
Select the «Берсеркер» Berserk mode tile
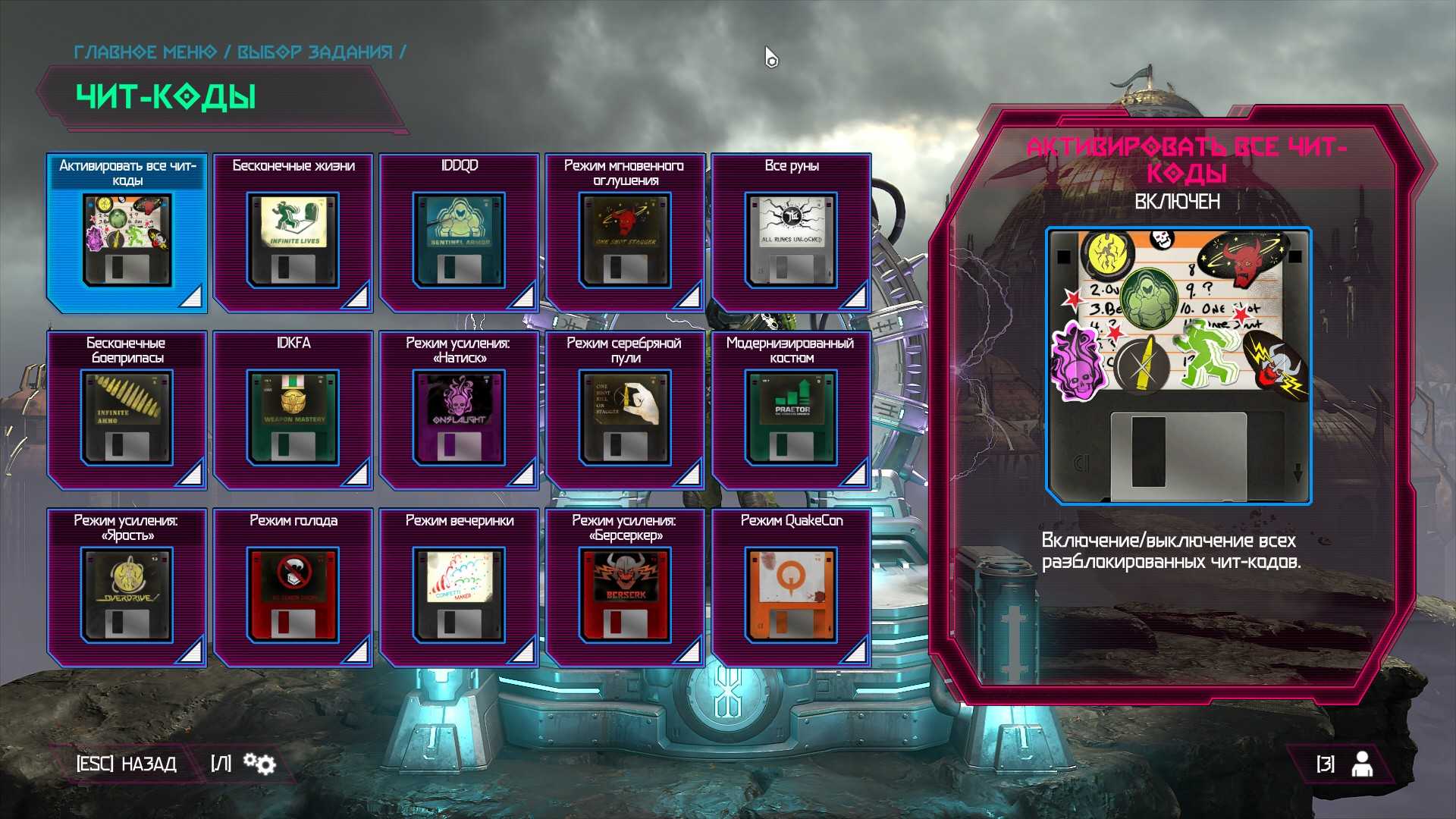pos(626,588)
